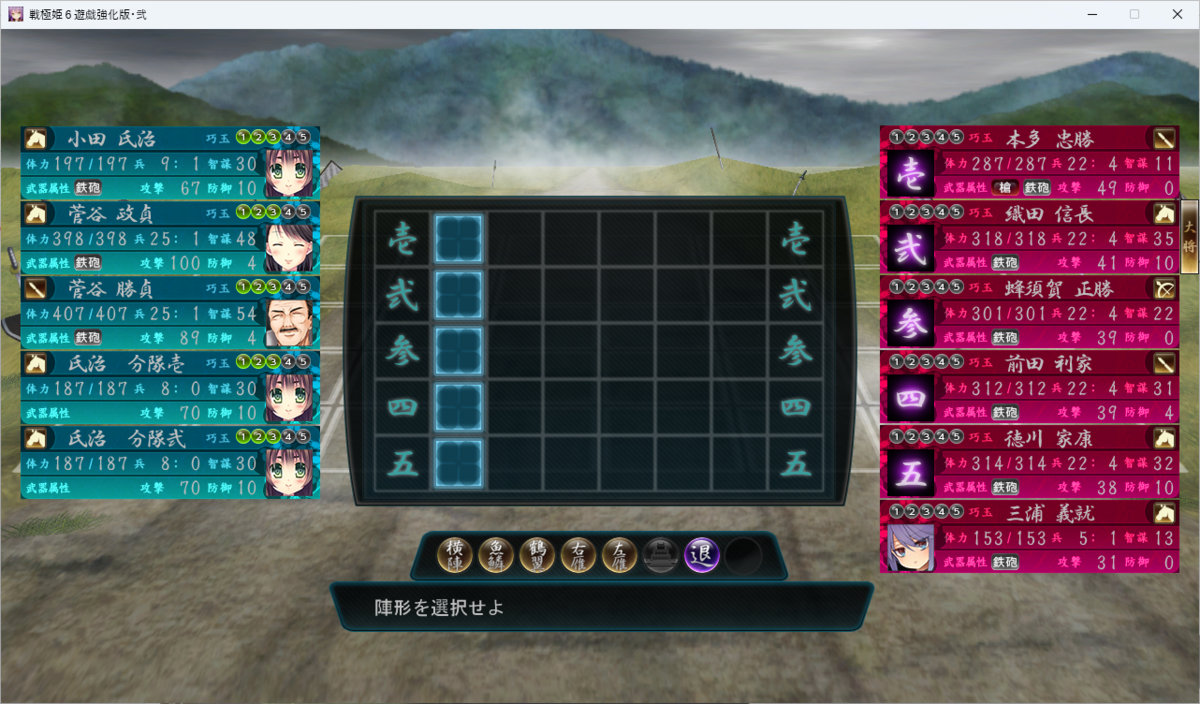This screenshot has height=704, width=1200.
Task: Choose the 右雁 formation button
Action: (x=579, y=555)
